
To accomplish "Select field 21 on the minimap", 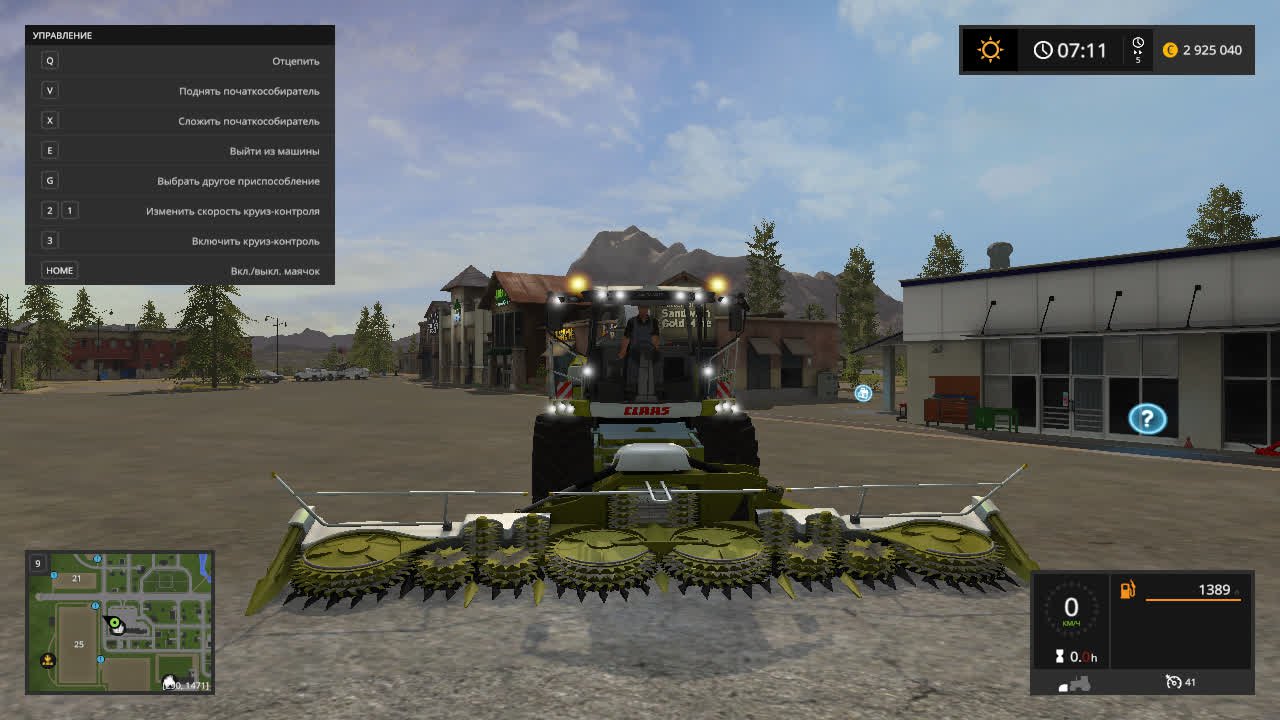I will tap(76, 579).
